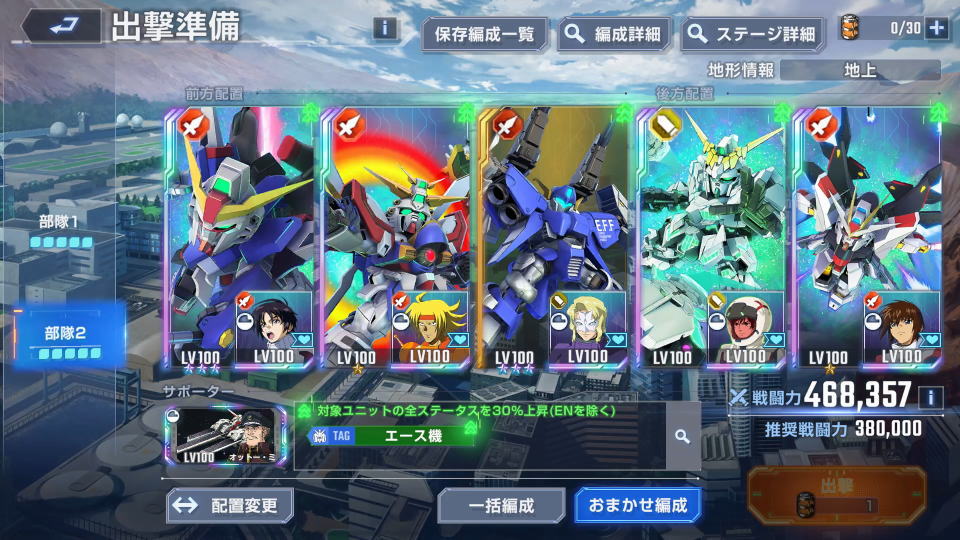Go back with the return arrow button

click(62, 27)
